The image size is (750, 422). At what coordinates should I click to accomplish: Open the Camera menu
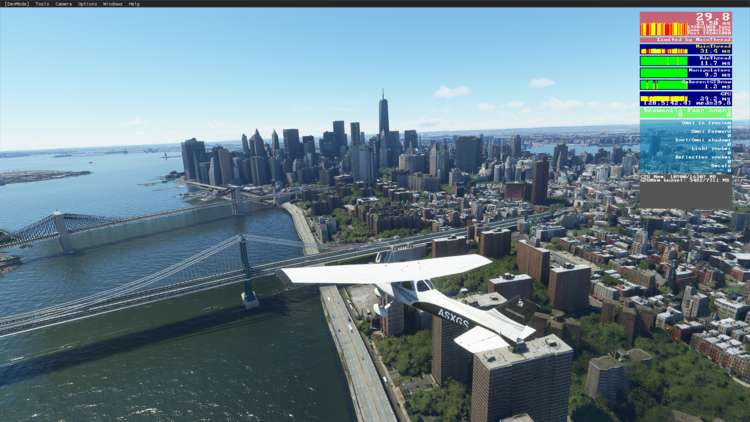63,4
